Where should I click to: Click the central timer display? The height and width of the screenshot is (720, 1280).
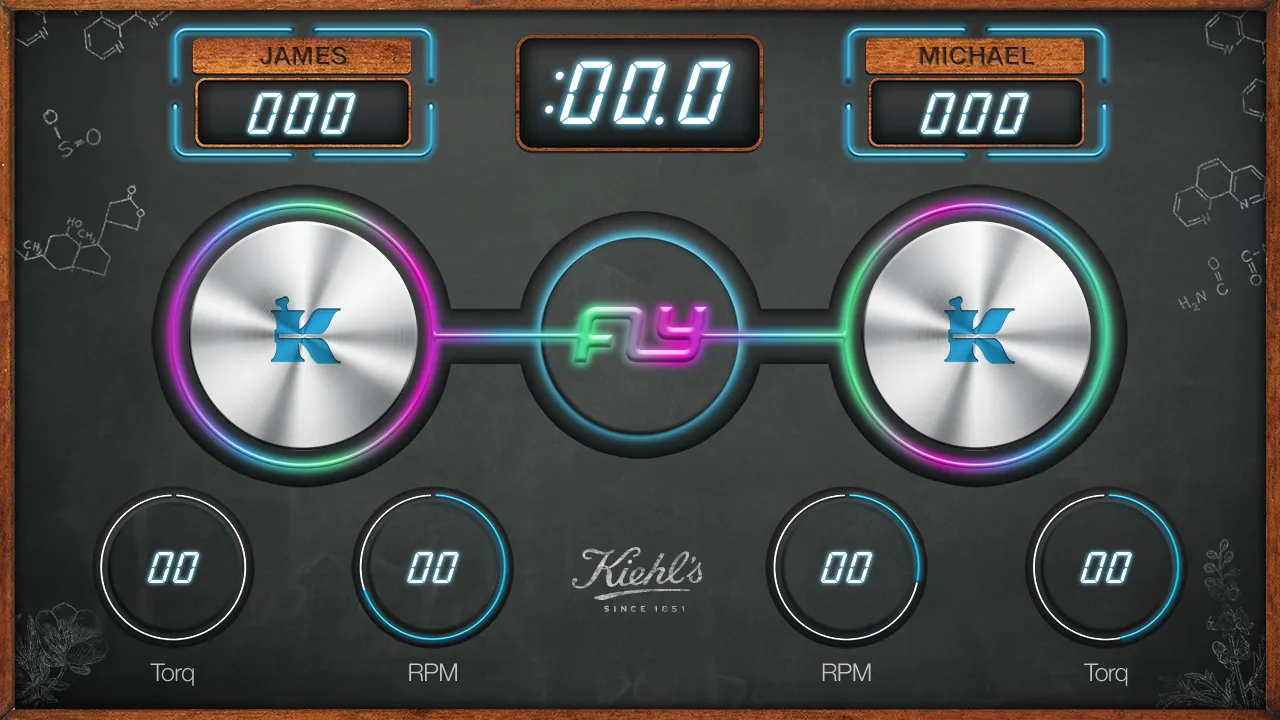[640, 90]
